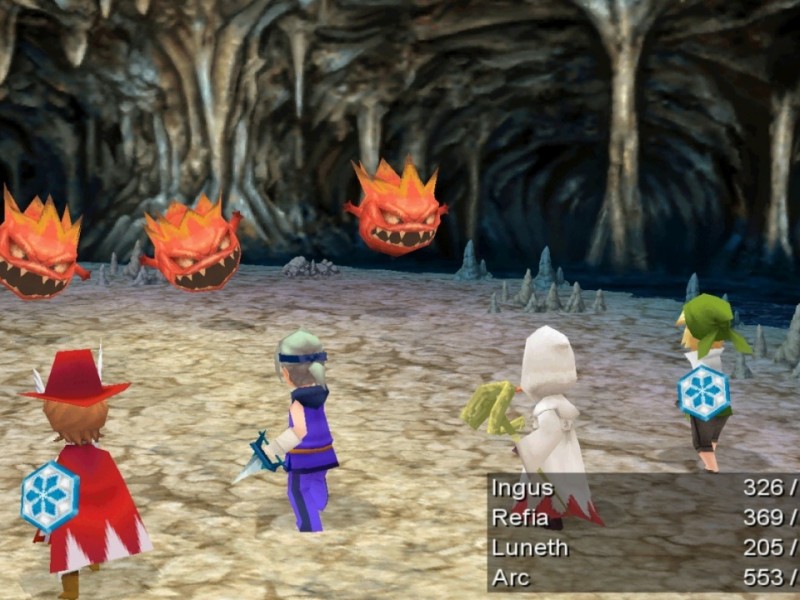
Task: Select Ingus in the party list
Action: [x=523, y=489]
